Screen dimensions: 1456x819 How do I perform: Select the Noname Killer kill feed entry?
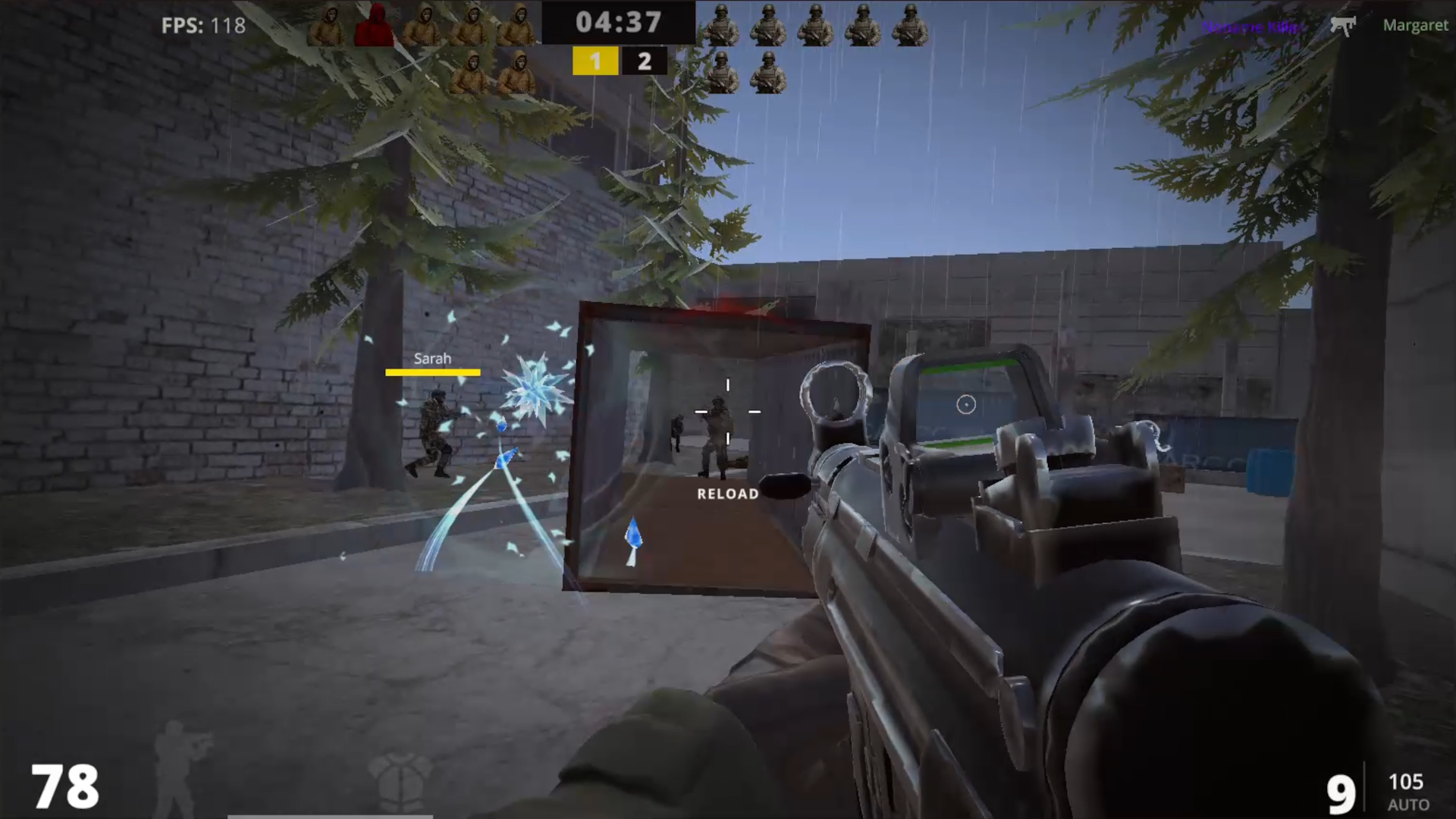click(x=1251, y=26)
